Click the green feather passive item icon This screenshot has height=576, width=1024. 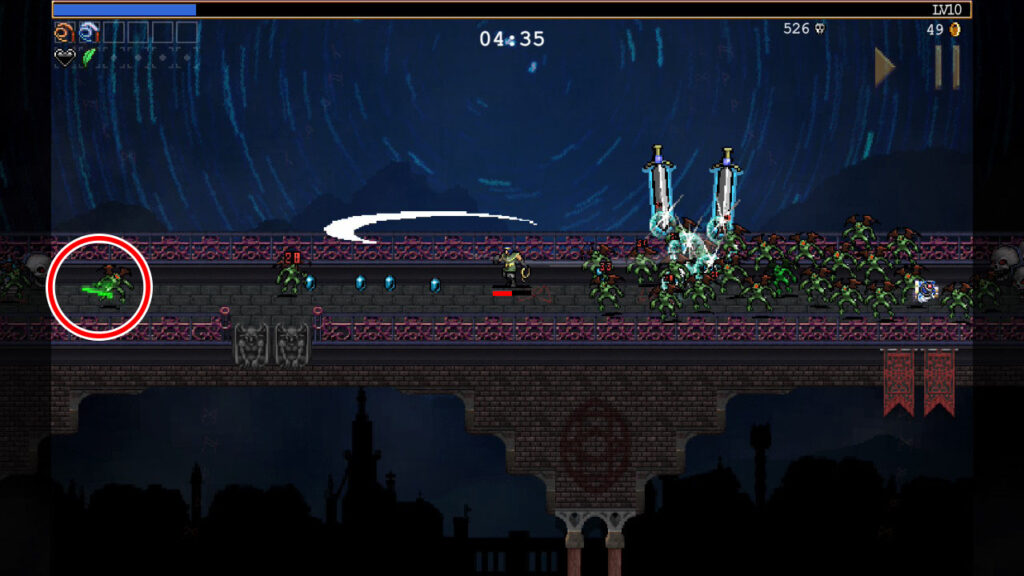coord(88,57)
